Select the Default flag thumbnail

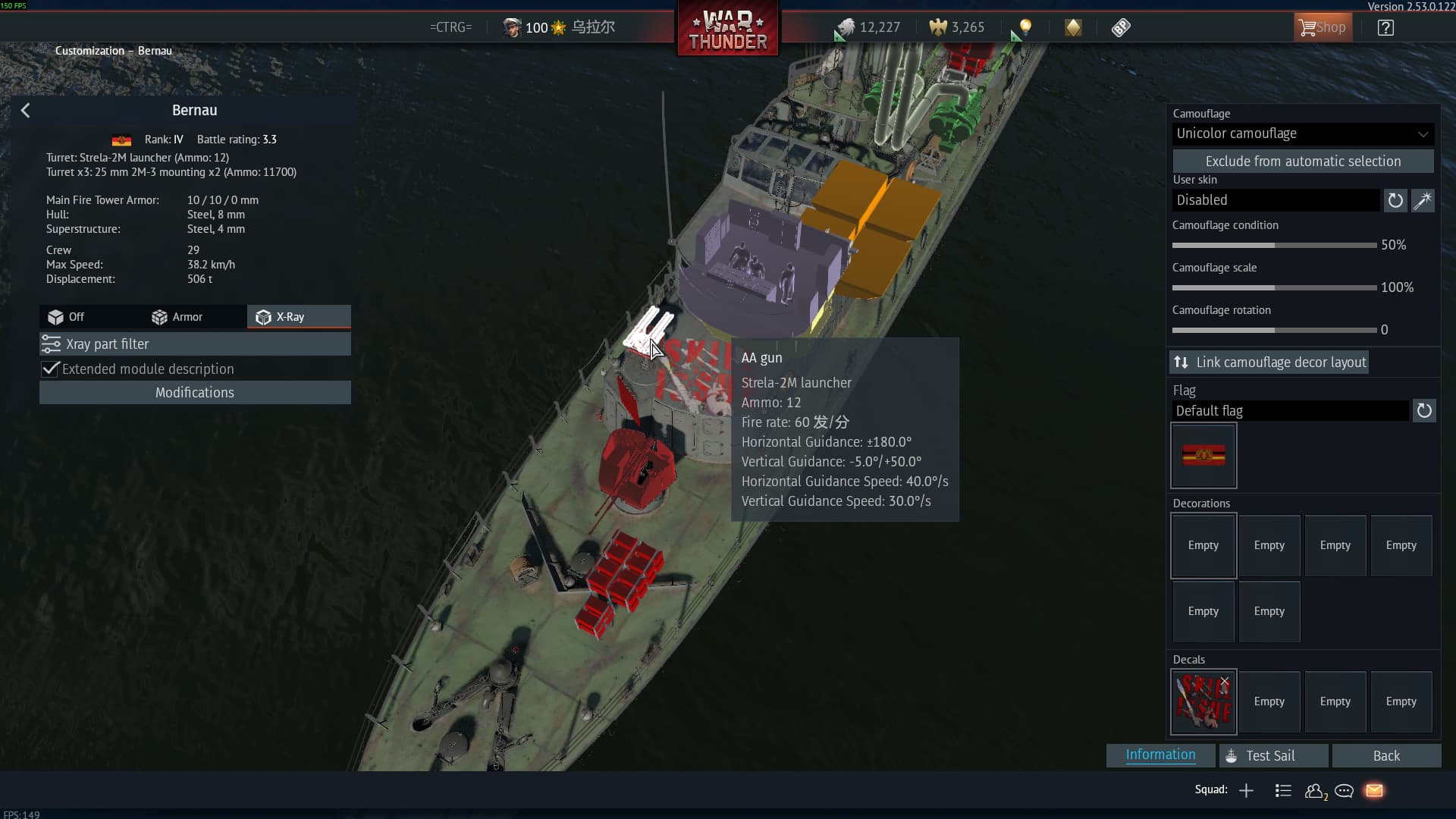[x=1203, y=456]
